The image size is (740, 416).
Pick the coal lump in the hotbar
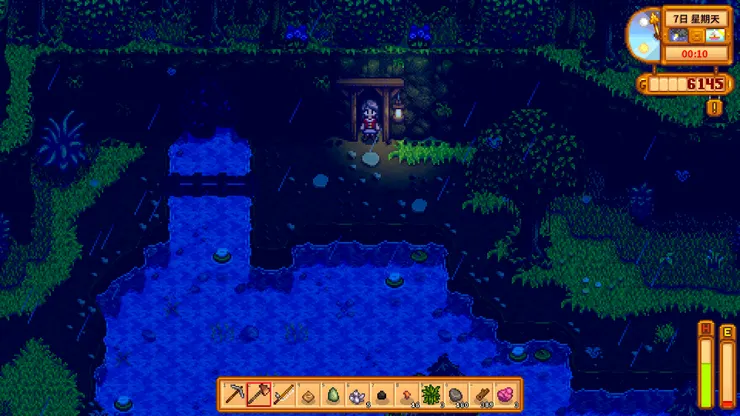click(x=381, y=394)
